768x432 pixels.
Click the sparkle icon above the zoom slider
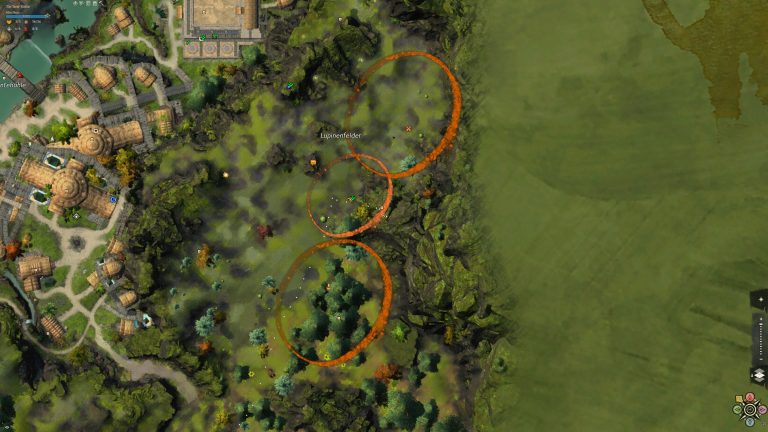point(761,299)
